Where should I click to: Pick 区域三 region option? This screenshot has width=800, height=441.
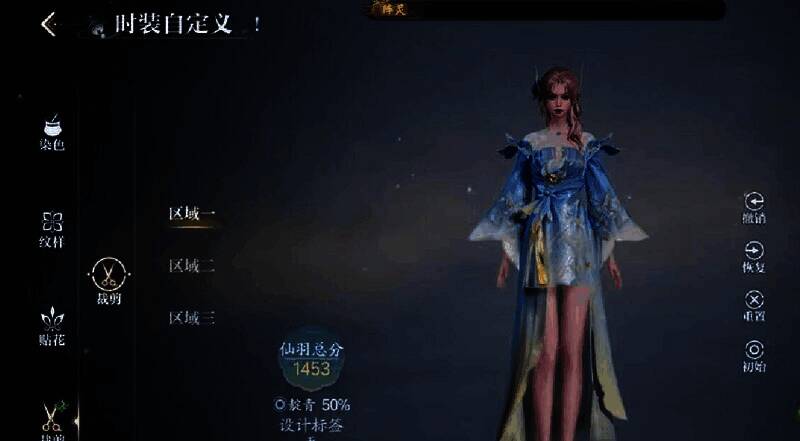[192, 319]
